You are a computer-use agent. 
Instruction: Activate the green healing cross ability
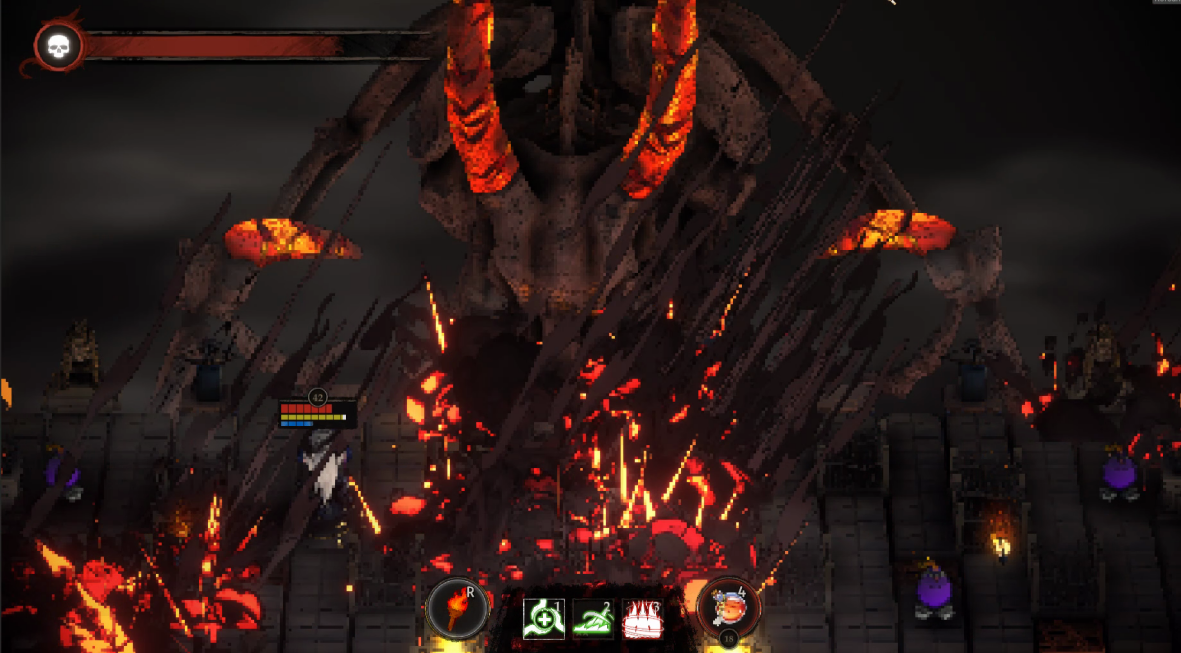click(x=543, y=619)
